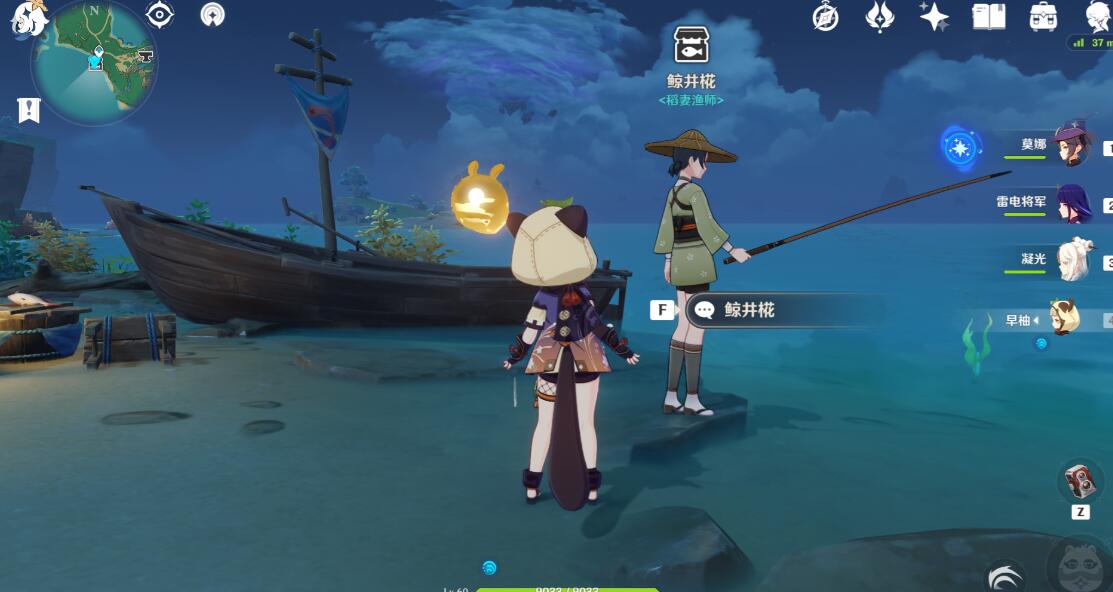Open the quest banner with exclamation mark
Viewport: 1113px width, 592px height.
29,110
